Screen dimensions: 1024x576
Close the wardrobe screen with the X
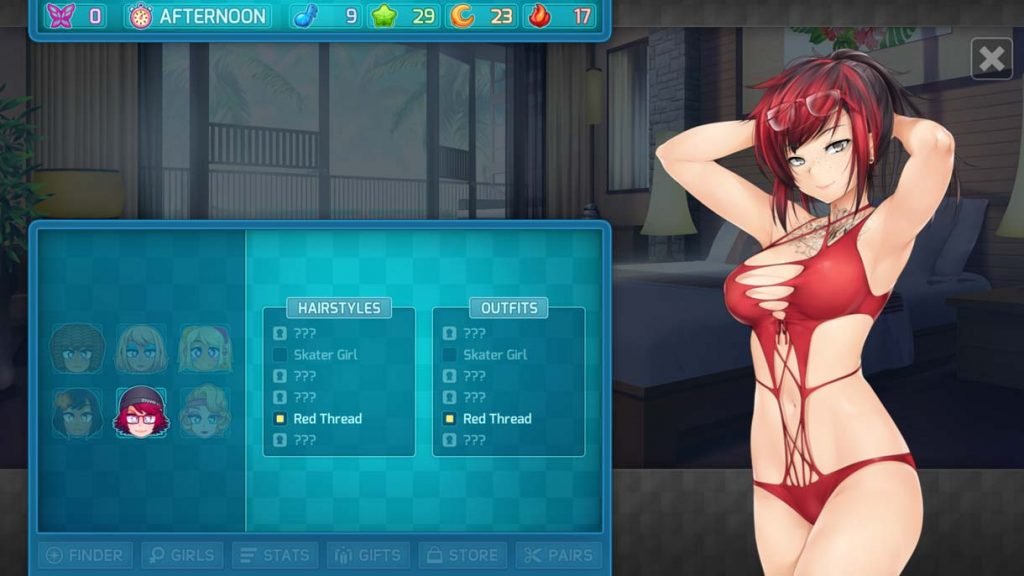pos(991,59)
